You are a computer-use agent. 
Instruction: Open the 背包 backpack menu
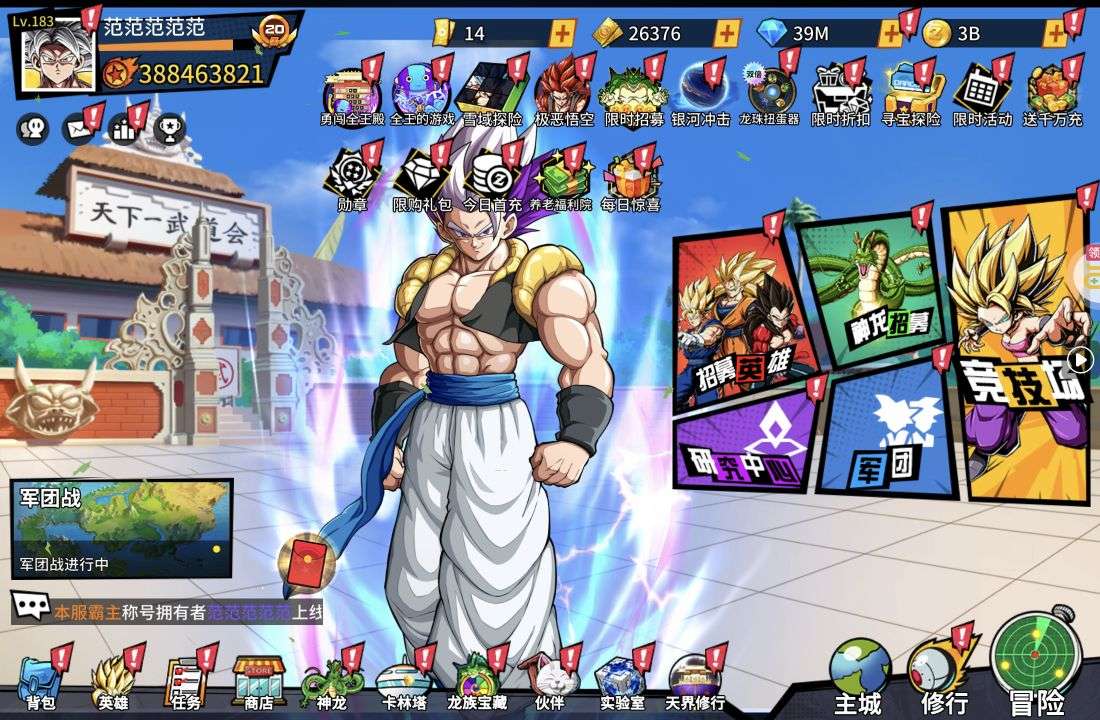coord(40,681)
